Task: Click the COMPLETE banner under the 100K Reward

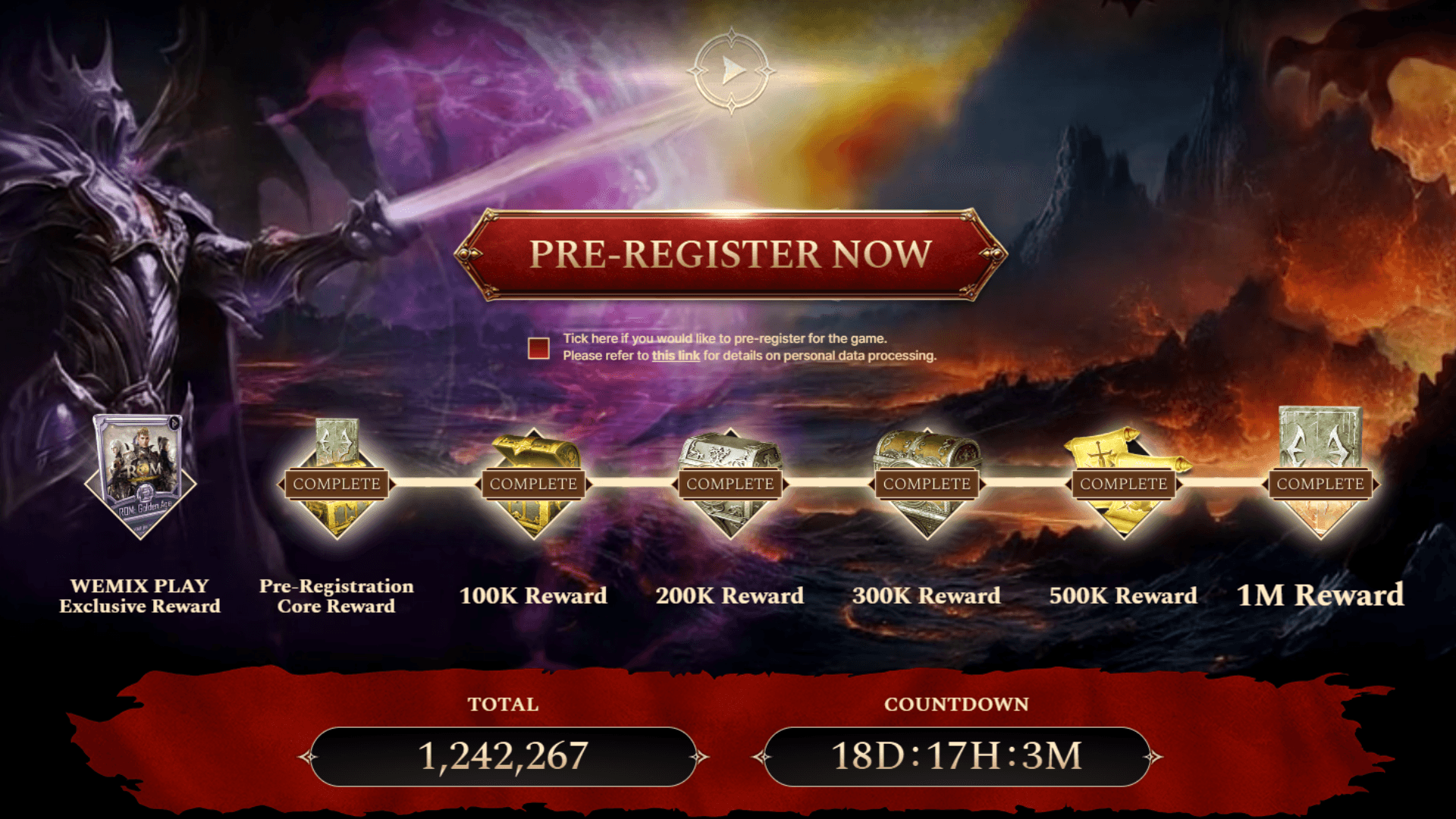Action: point(533,483)
